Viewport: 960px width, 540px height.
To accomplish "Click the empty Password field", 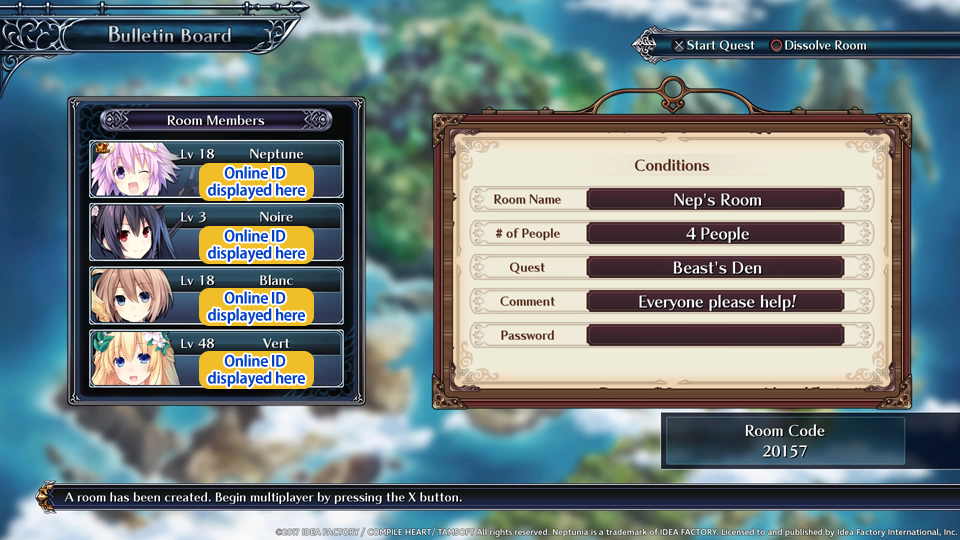I will click(x=715, y=335).
